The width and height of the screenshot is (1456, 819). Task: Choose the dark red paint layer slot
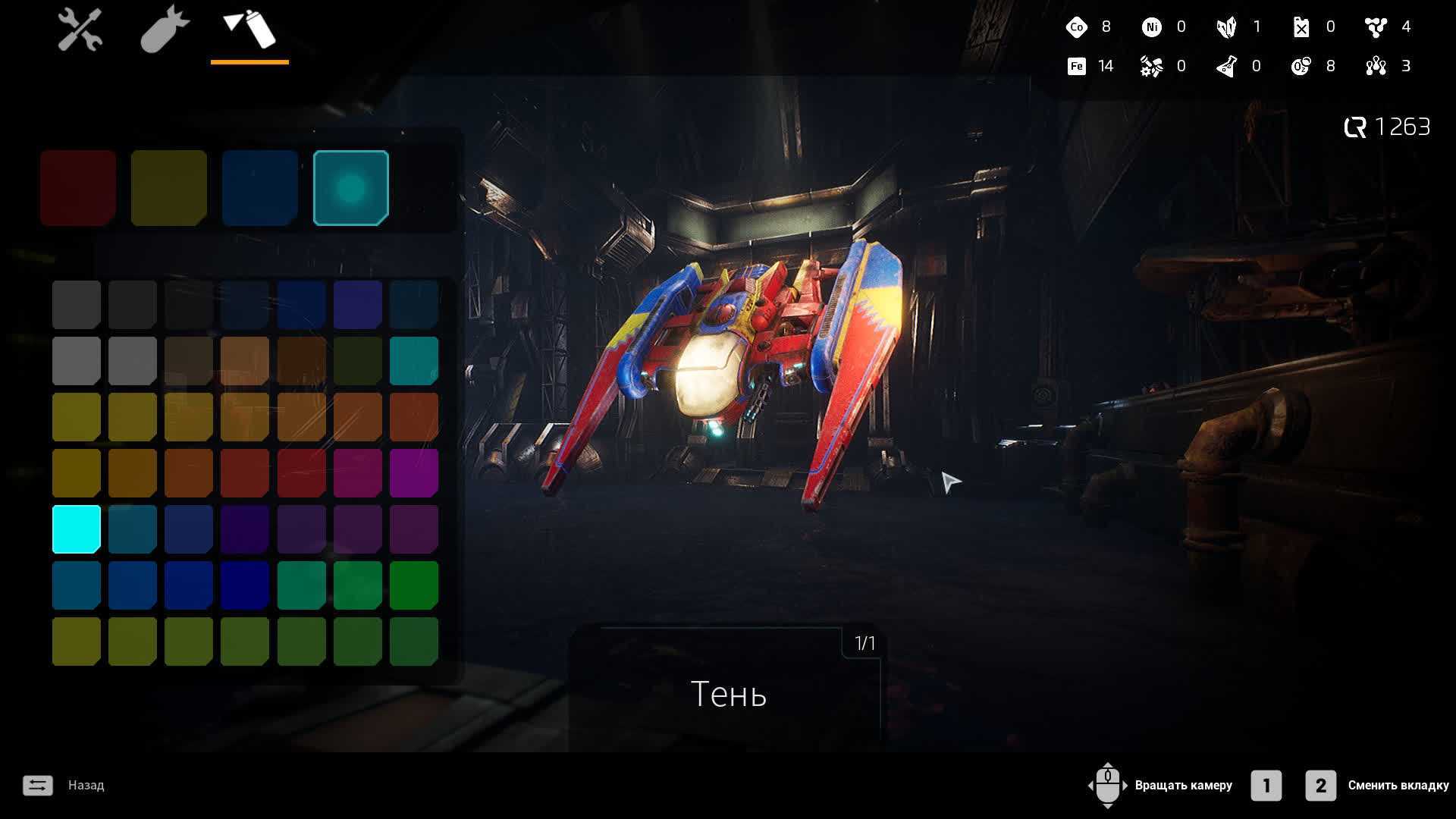[78, 187]
